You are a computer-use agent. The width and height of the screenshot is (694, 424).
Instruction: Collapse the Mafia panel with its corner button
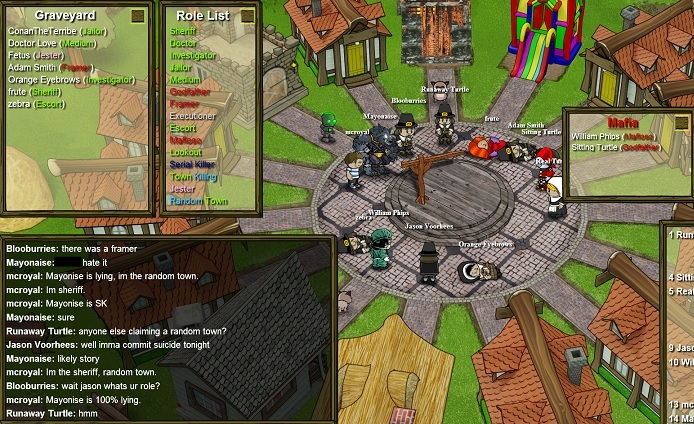(680, 123)
